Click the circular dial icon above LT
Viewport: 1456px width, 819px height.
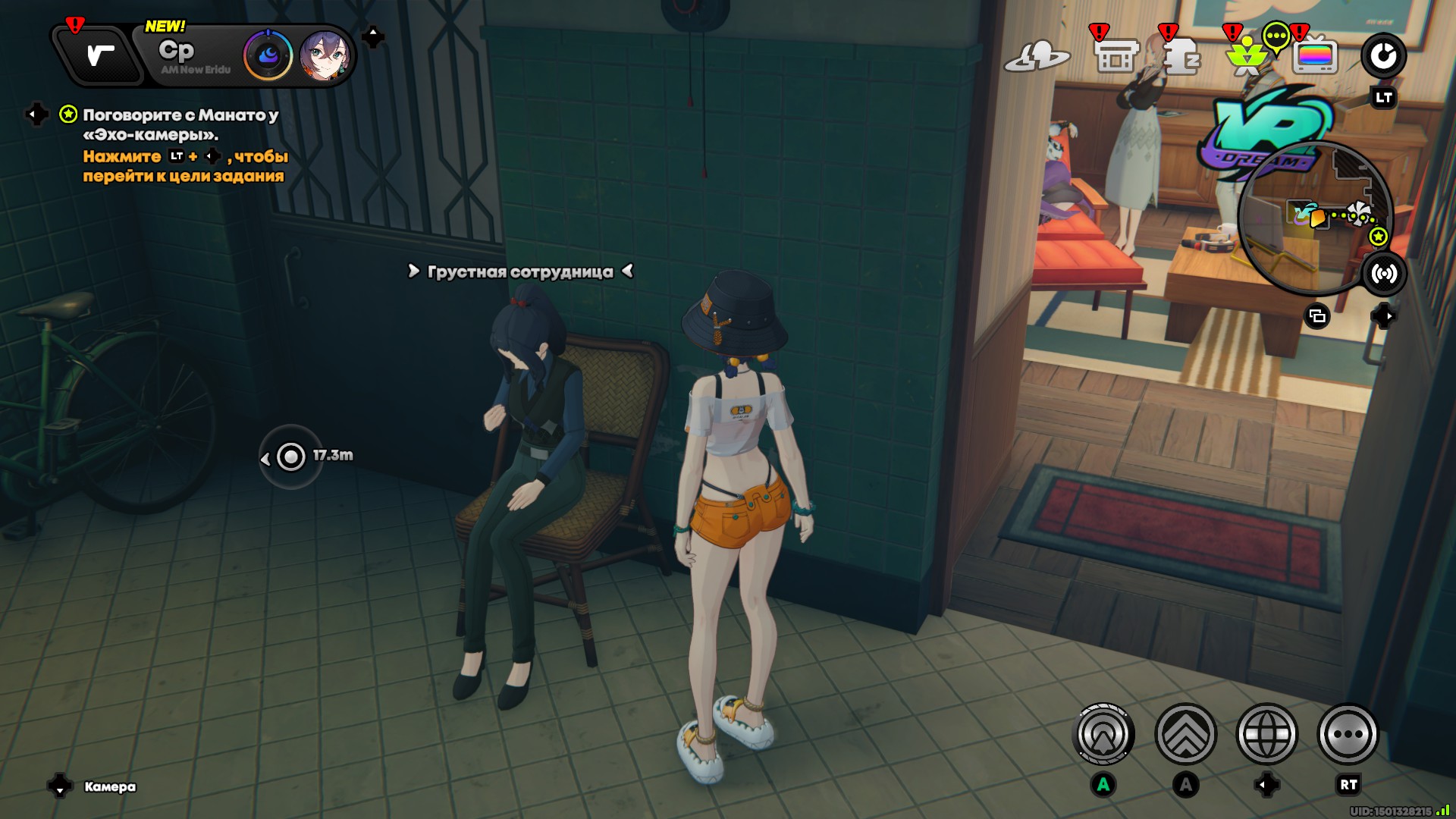[1383, 56]
